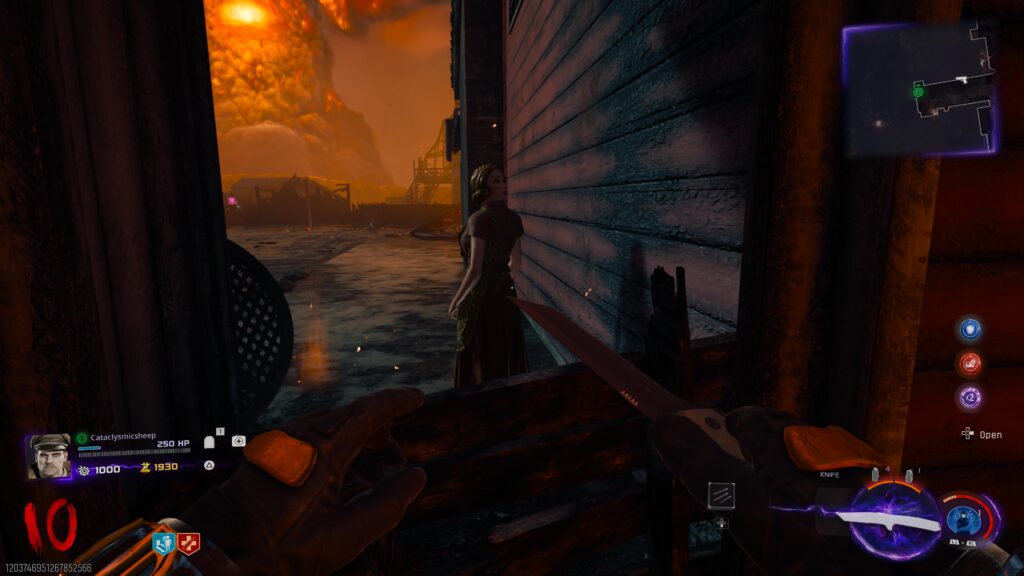Screen dimensions: 1024x576
Task: Open the minimap in the corner
Action: click(918, 90)
